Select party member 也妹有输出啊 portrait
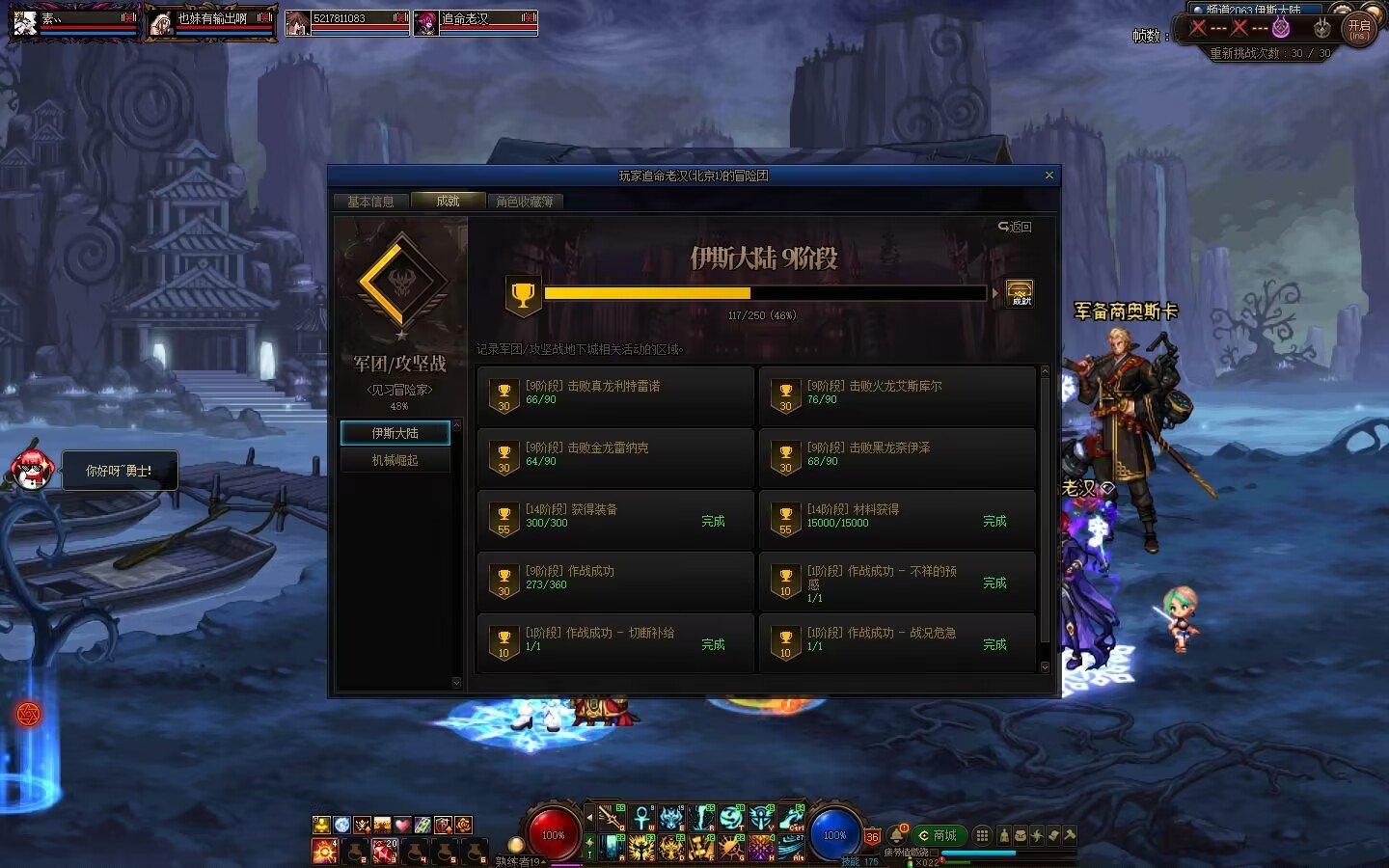1389x868 pixels. pos(161,23)
